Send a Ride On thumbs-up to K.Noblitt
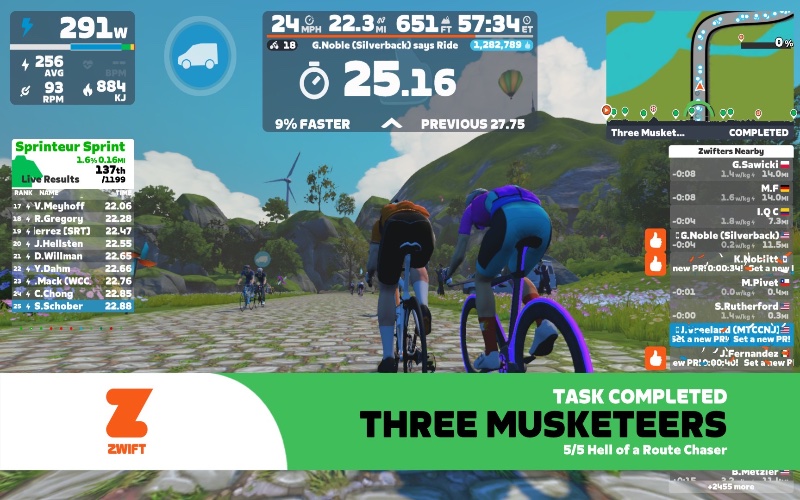Screen dimensions: 800x500 (x=656, y=263)
